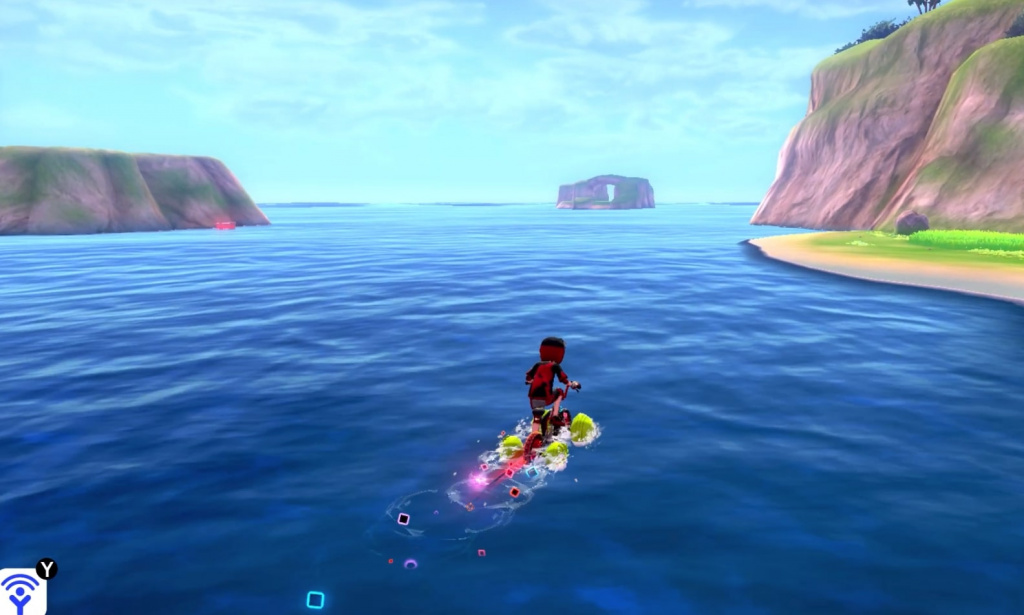Open the Y-Comm wireless icon
1024x615 pixels.
21,592
